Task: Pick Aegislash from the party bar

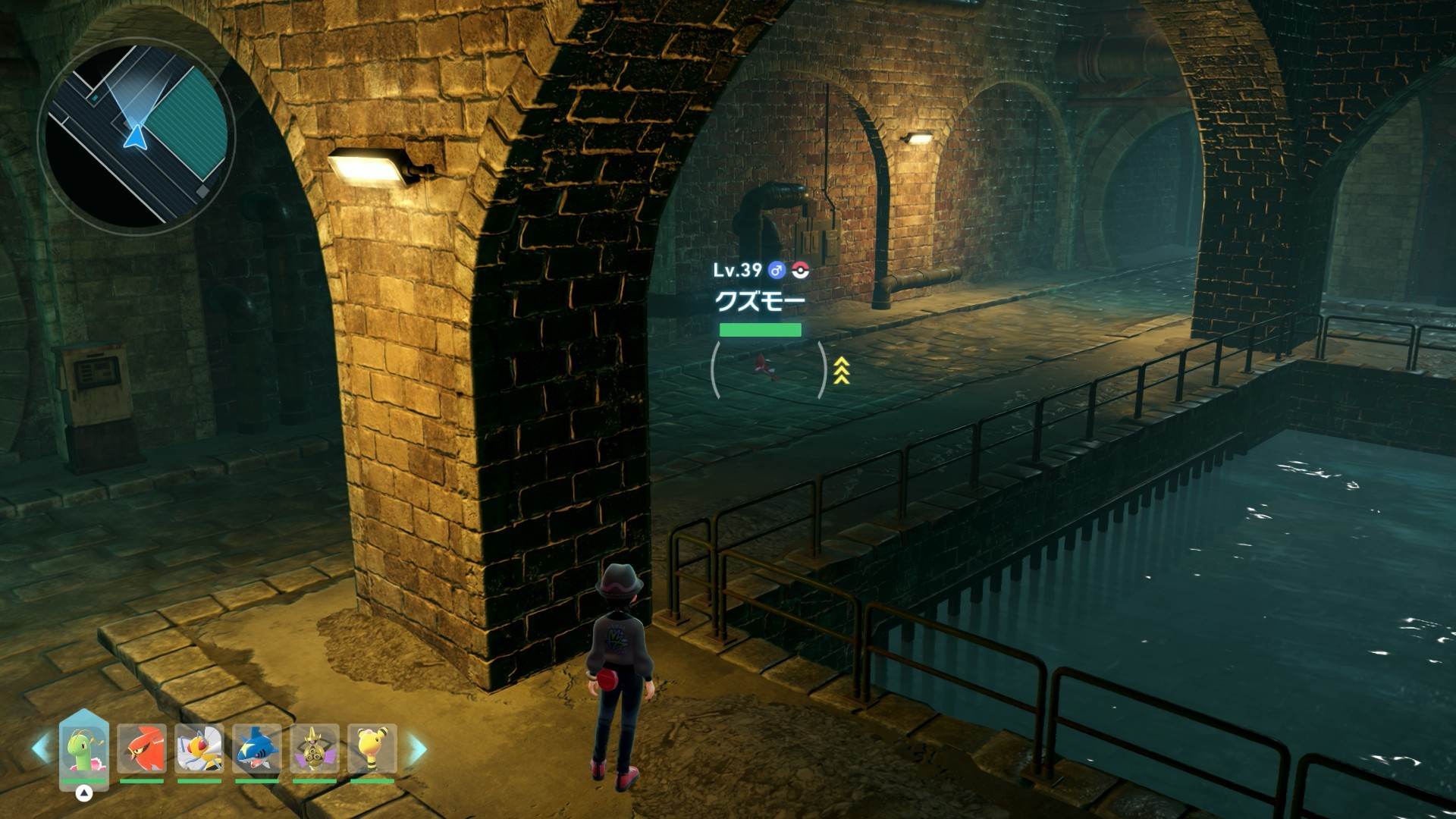Action: click(314, 749)
